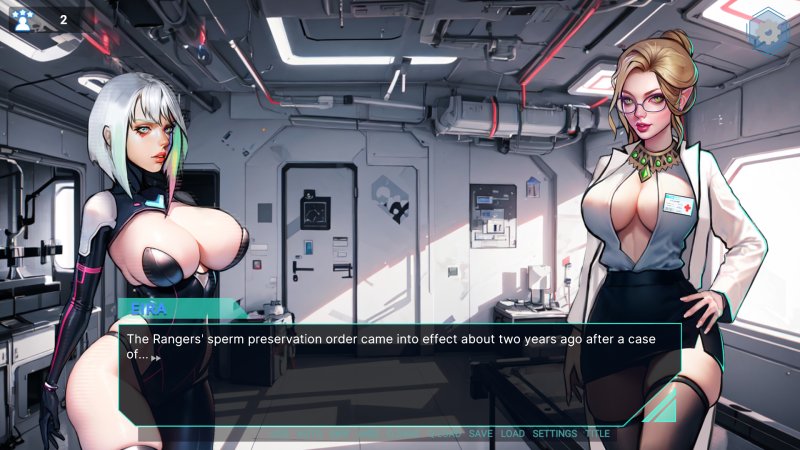Click the hexagonal gear icon
This screenshot has width=800, height=450.
(768, 29)
